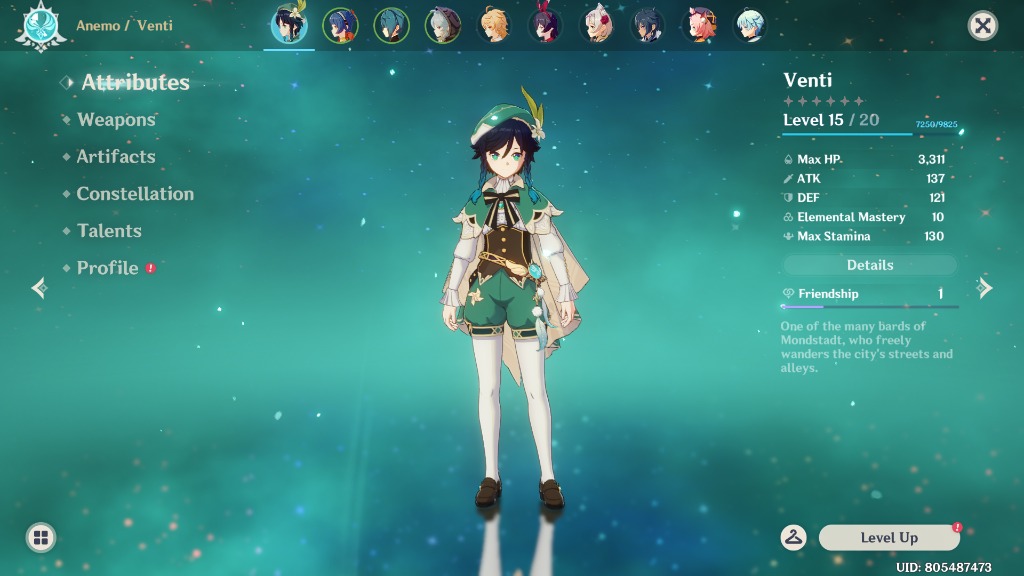1024x576 pixels.
Task: Close the character screen with X
Action: 983,26
